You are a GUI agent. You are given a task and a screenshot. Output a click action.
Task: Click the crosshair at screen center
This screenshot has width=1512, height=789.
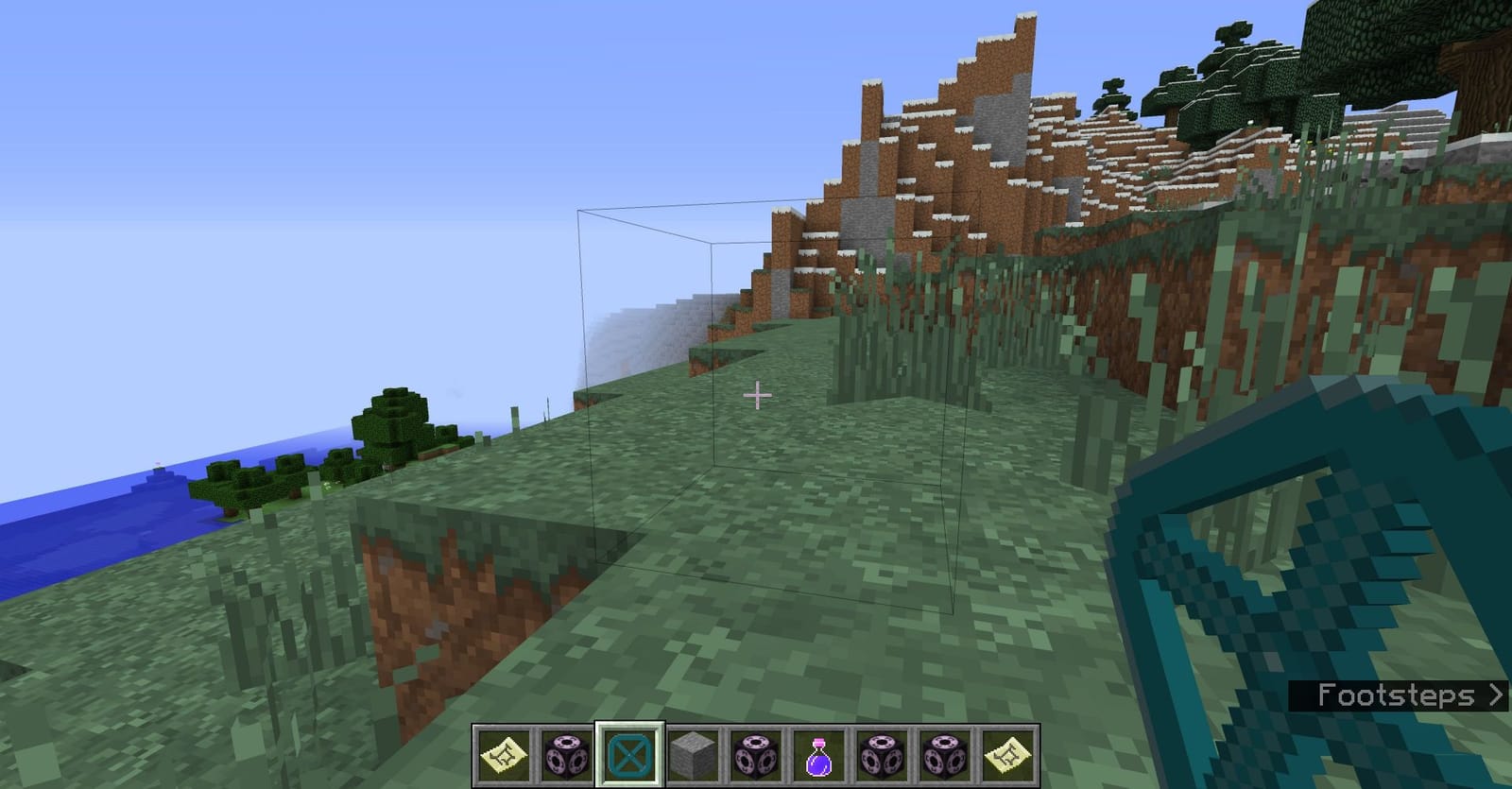pyautogui.click(x=756, y=397)
